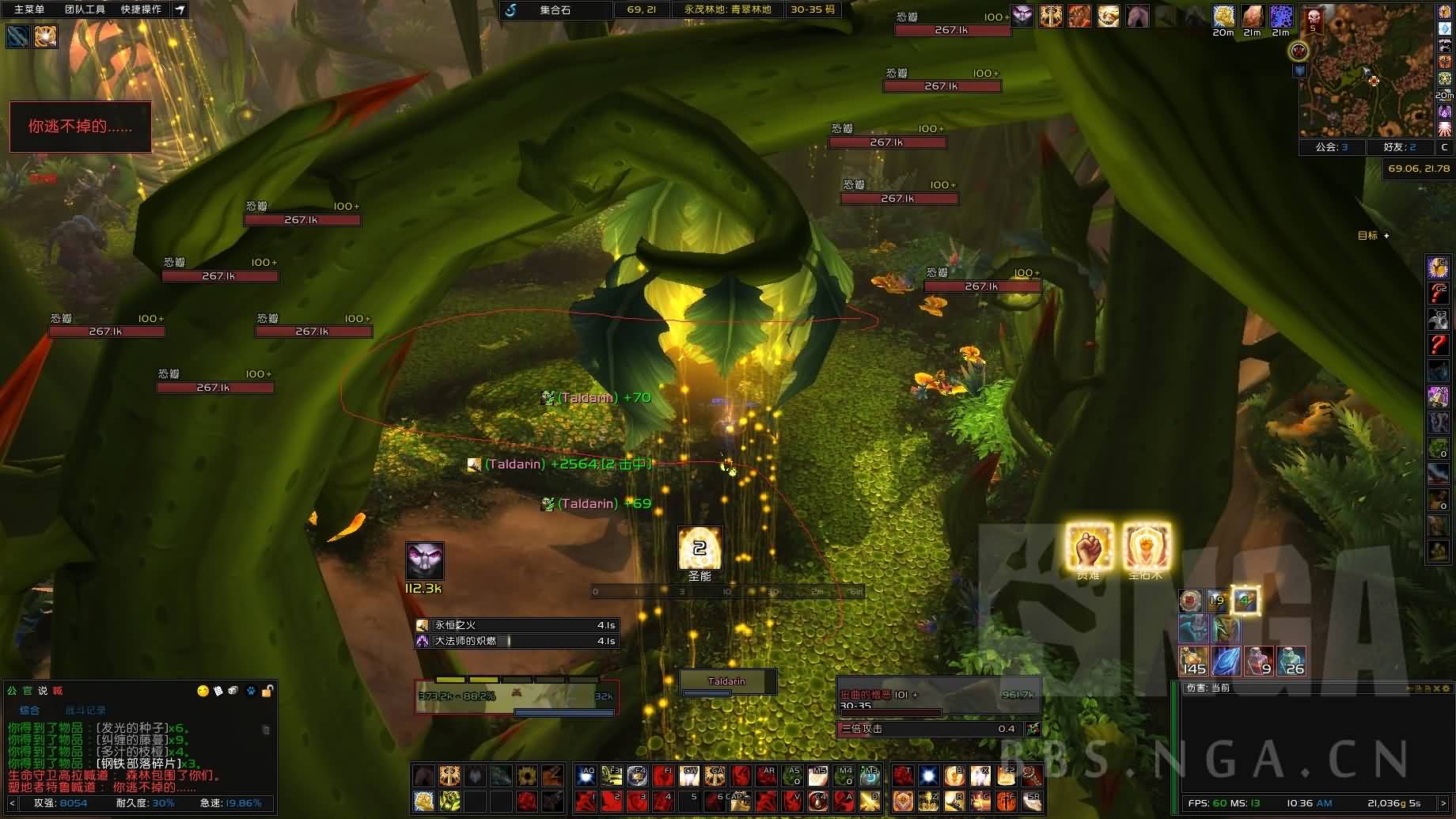Switch to the 战斗记录 combat log tab
Viewport: 1456px width, 819px height.
[85, 711]
